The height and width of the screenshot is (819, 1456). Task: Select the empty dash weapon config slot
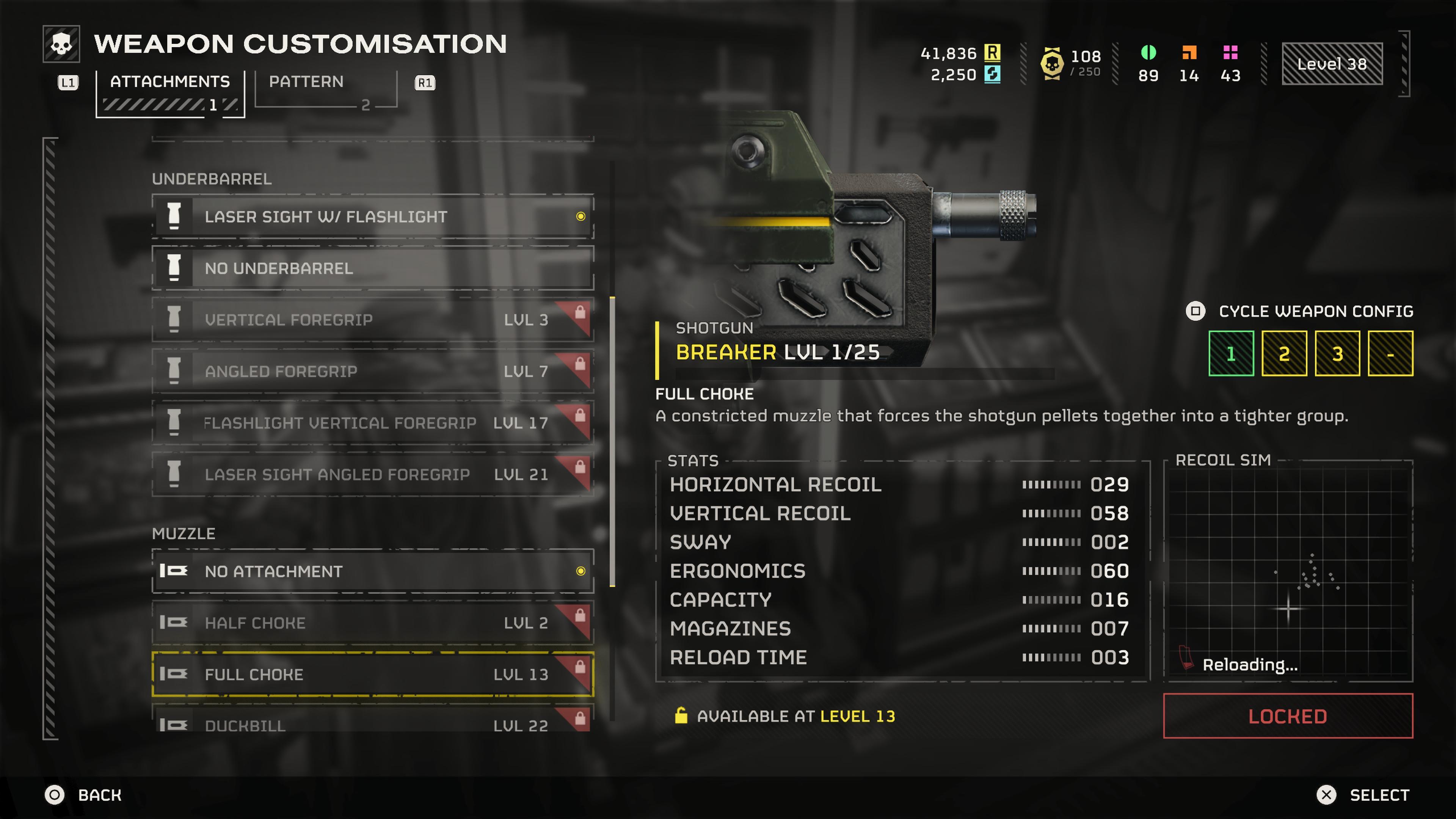tap(1390, 354)
